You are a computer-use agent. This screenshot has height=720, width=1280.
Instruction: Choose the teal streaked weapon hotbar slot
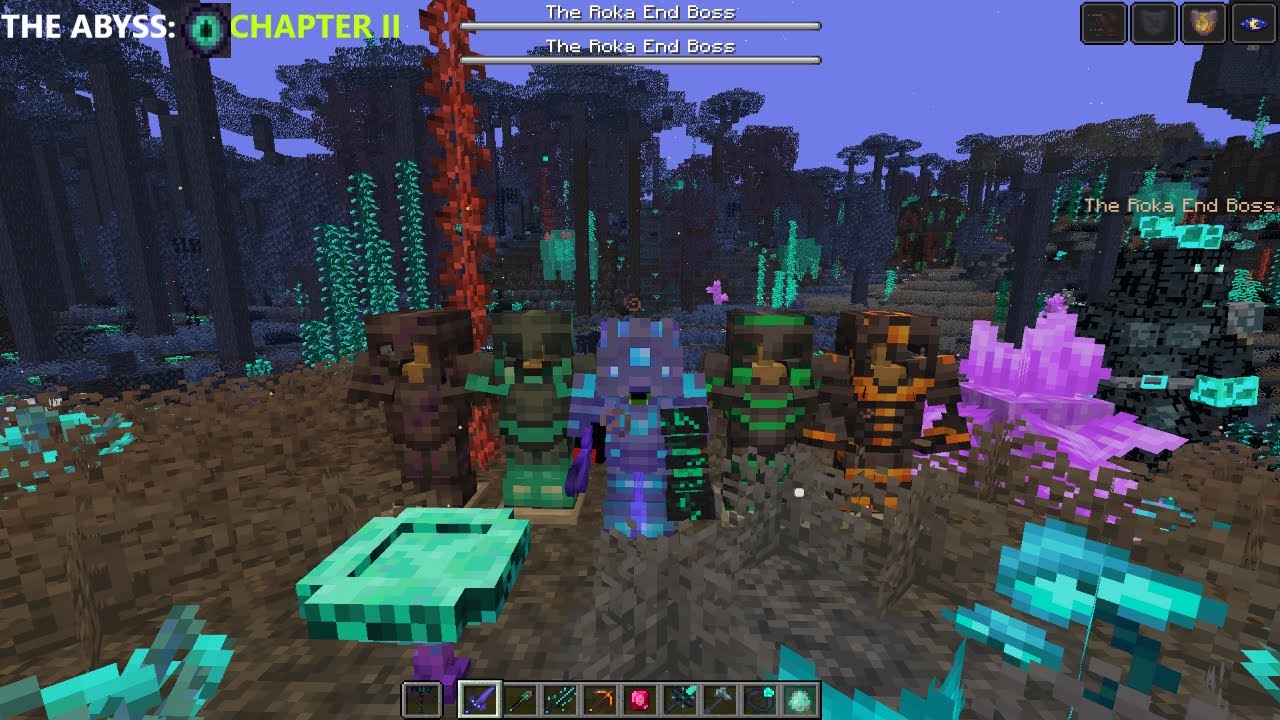[560, 699]
